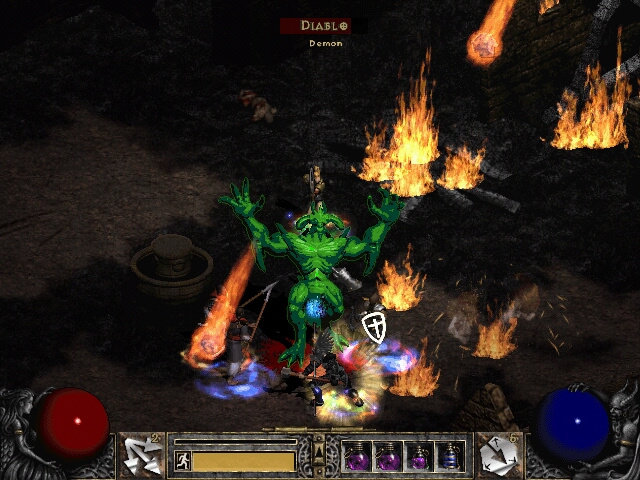Select the left-click attack skill icon
Viewport: 640px width, 480px height.
click(141, 454)
